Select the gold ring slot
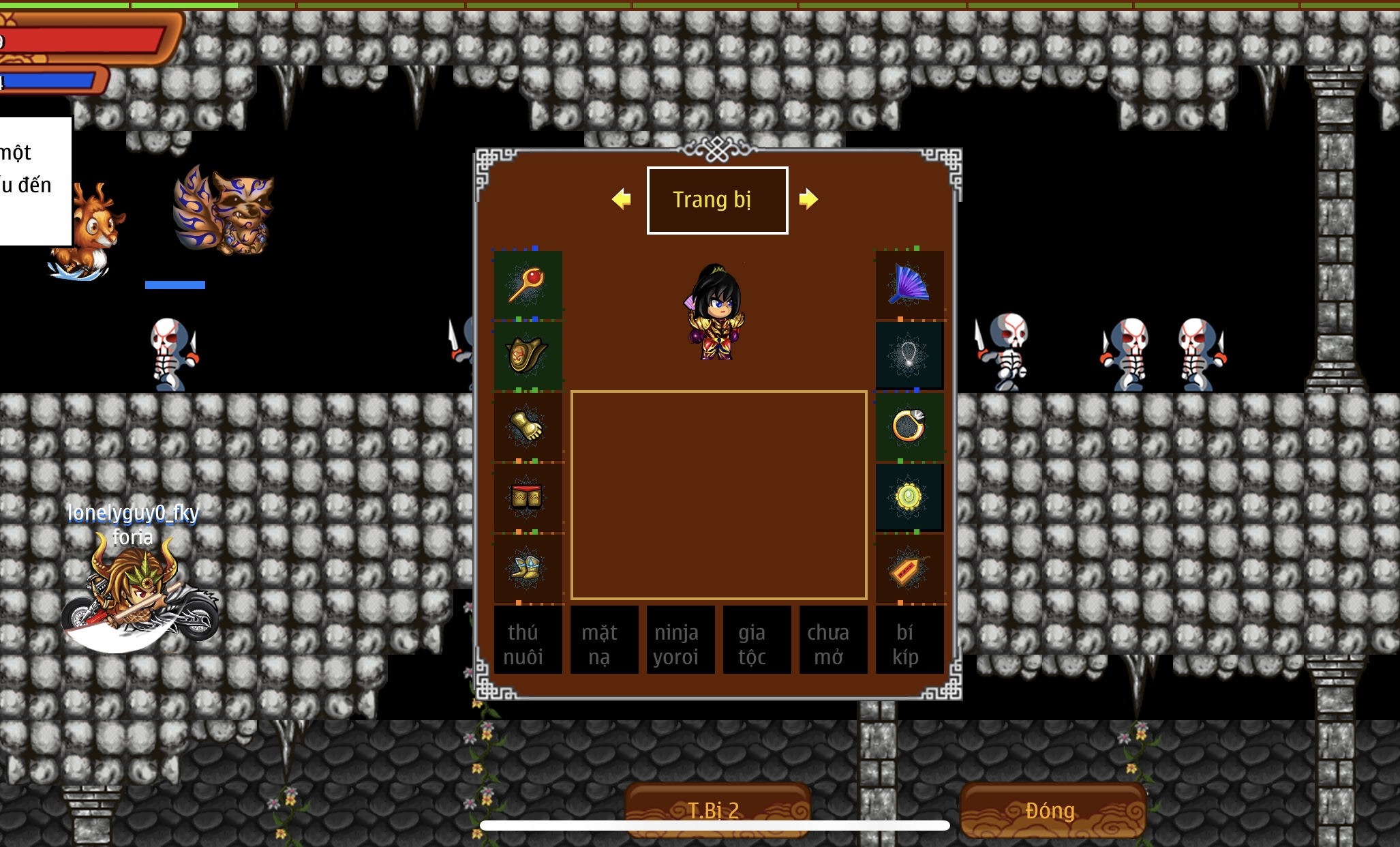The width and height of the screenshot is (1400, 847). pos(909,426)
